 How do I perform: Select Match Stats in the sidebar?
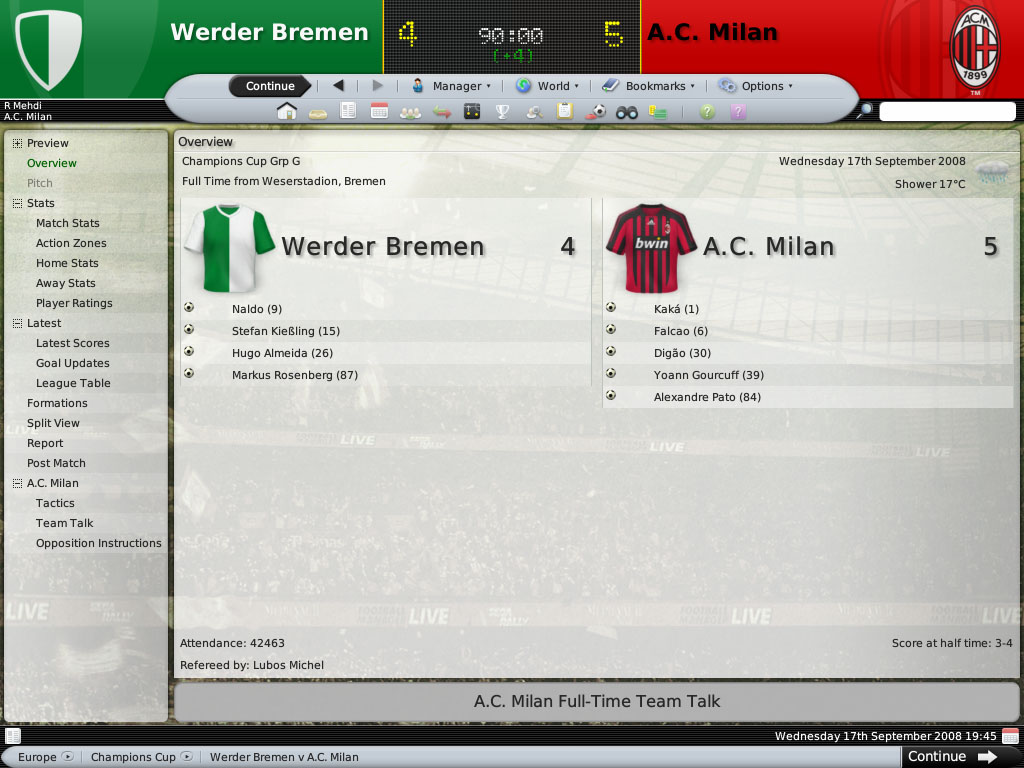point(68,223)
